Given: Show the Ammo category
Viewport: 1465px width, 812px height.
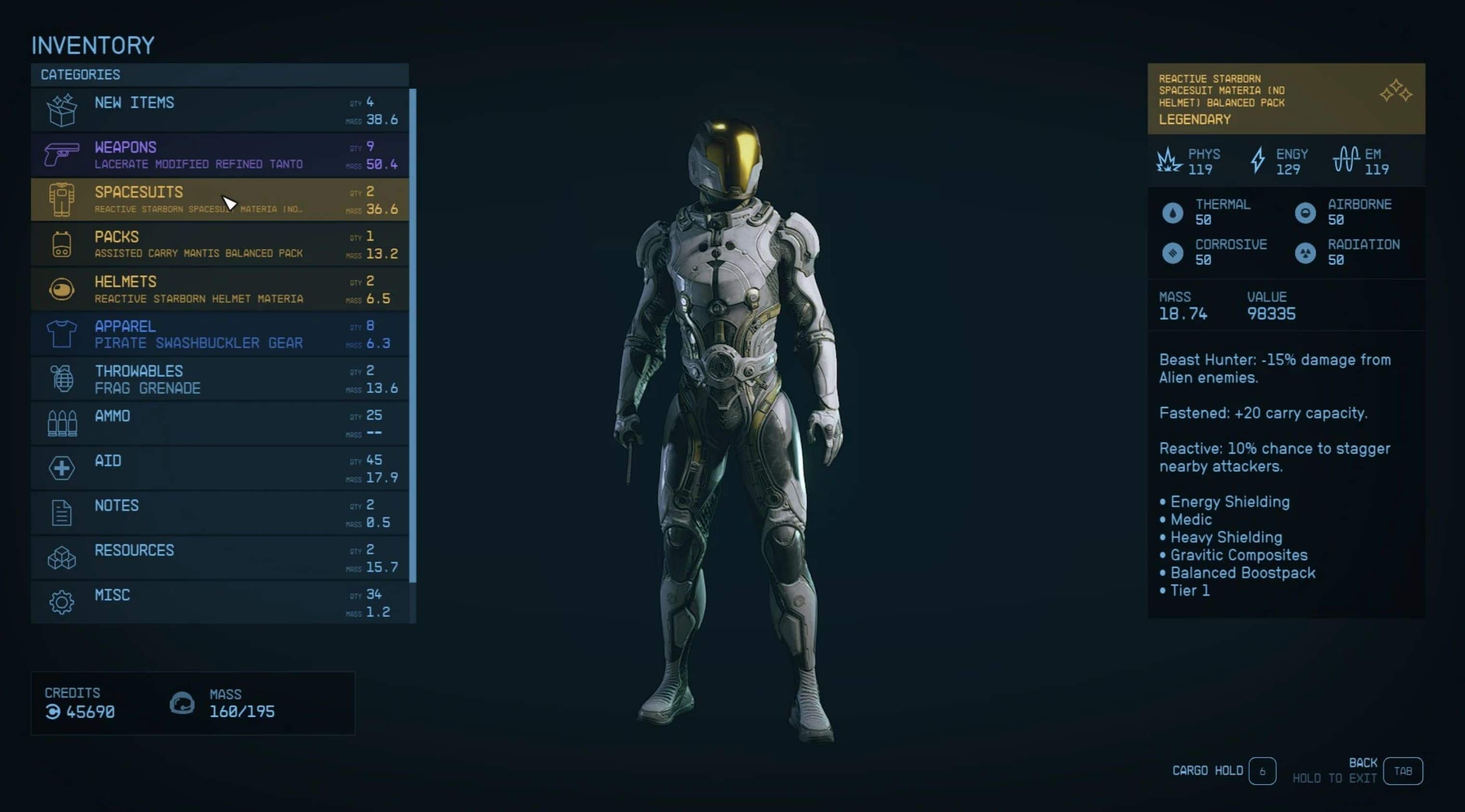Looking at the screenshot, I should 220,424.
